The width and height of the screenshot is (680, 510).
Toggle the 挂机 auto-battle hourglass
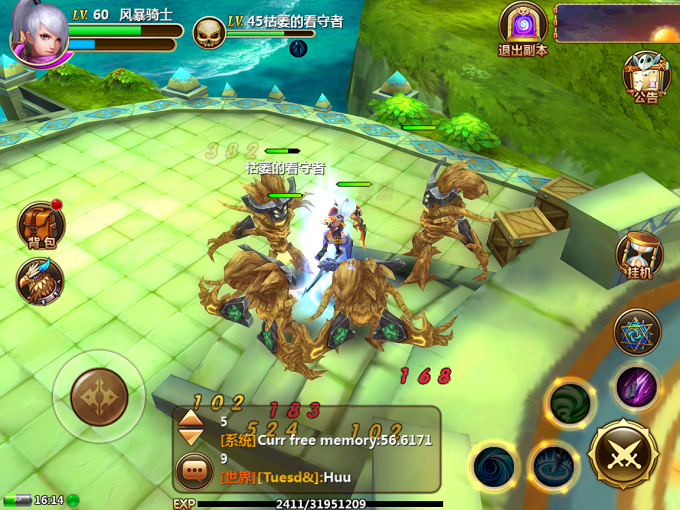pyautogui.click(x=638, y=257)
